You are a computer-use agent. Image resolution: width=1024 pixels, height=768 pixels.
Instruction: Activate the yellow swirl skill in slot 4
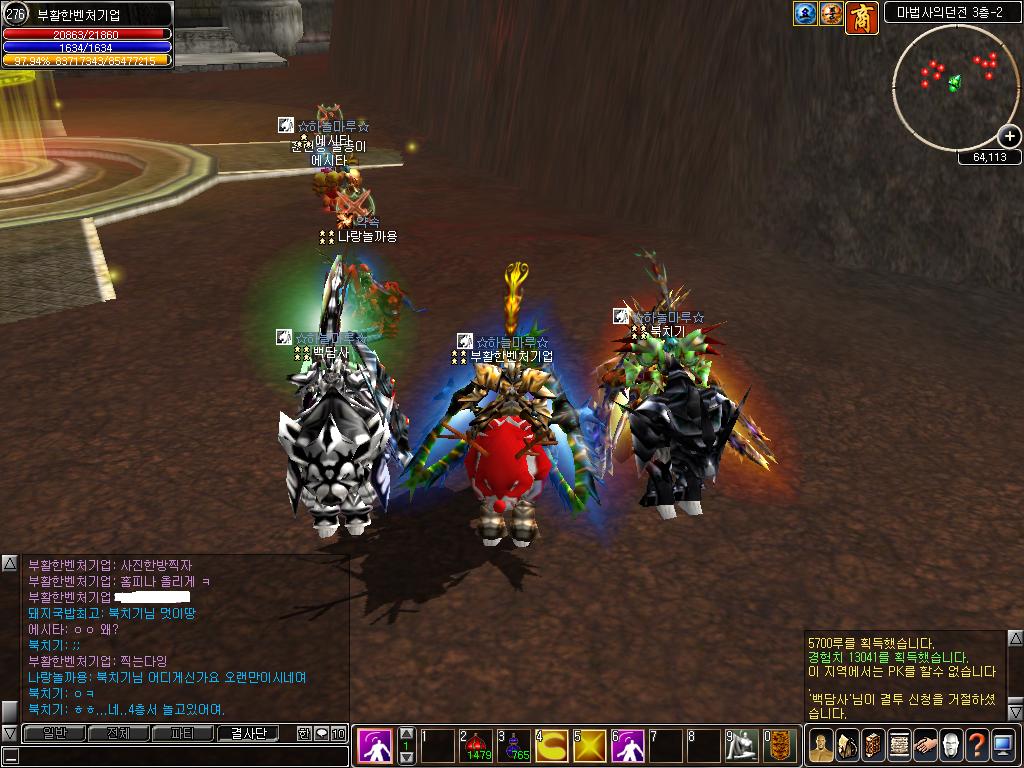(x=552, y=745)
